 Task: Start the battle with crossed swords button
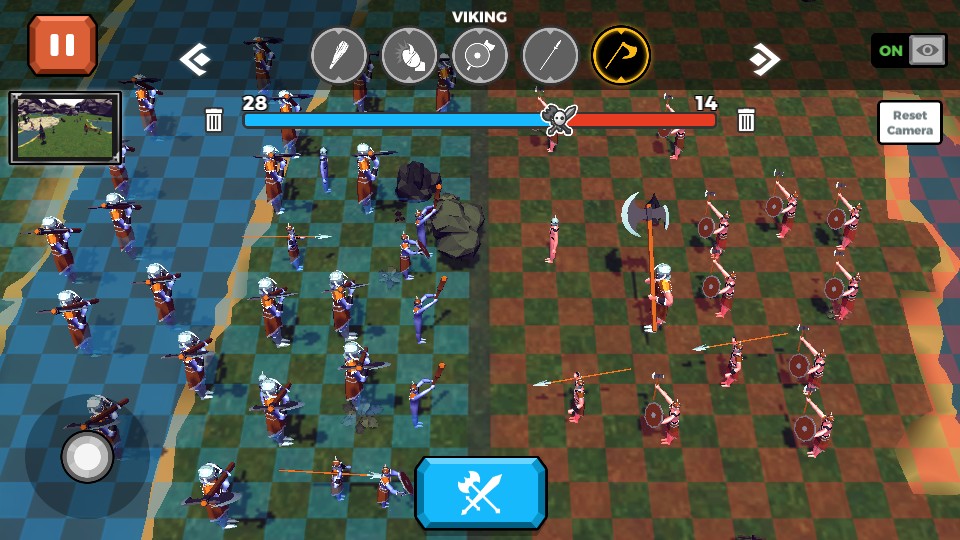pyautogui.click(x=481, y=492)
